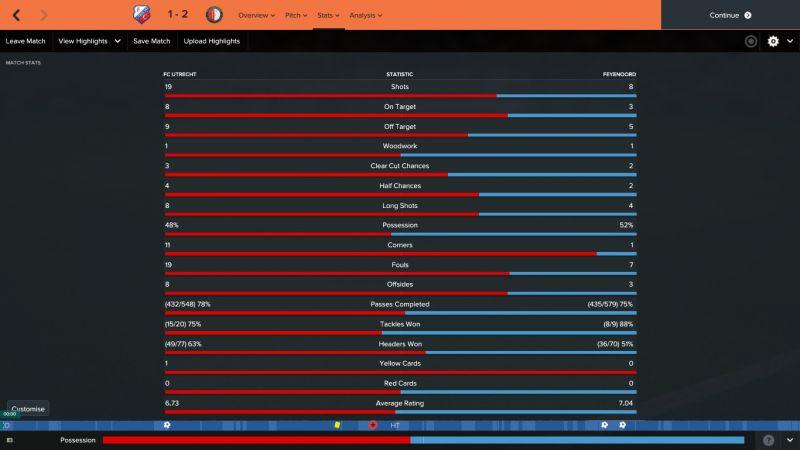
Task: Save this match
Action: [x=152, y=41]
